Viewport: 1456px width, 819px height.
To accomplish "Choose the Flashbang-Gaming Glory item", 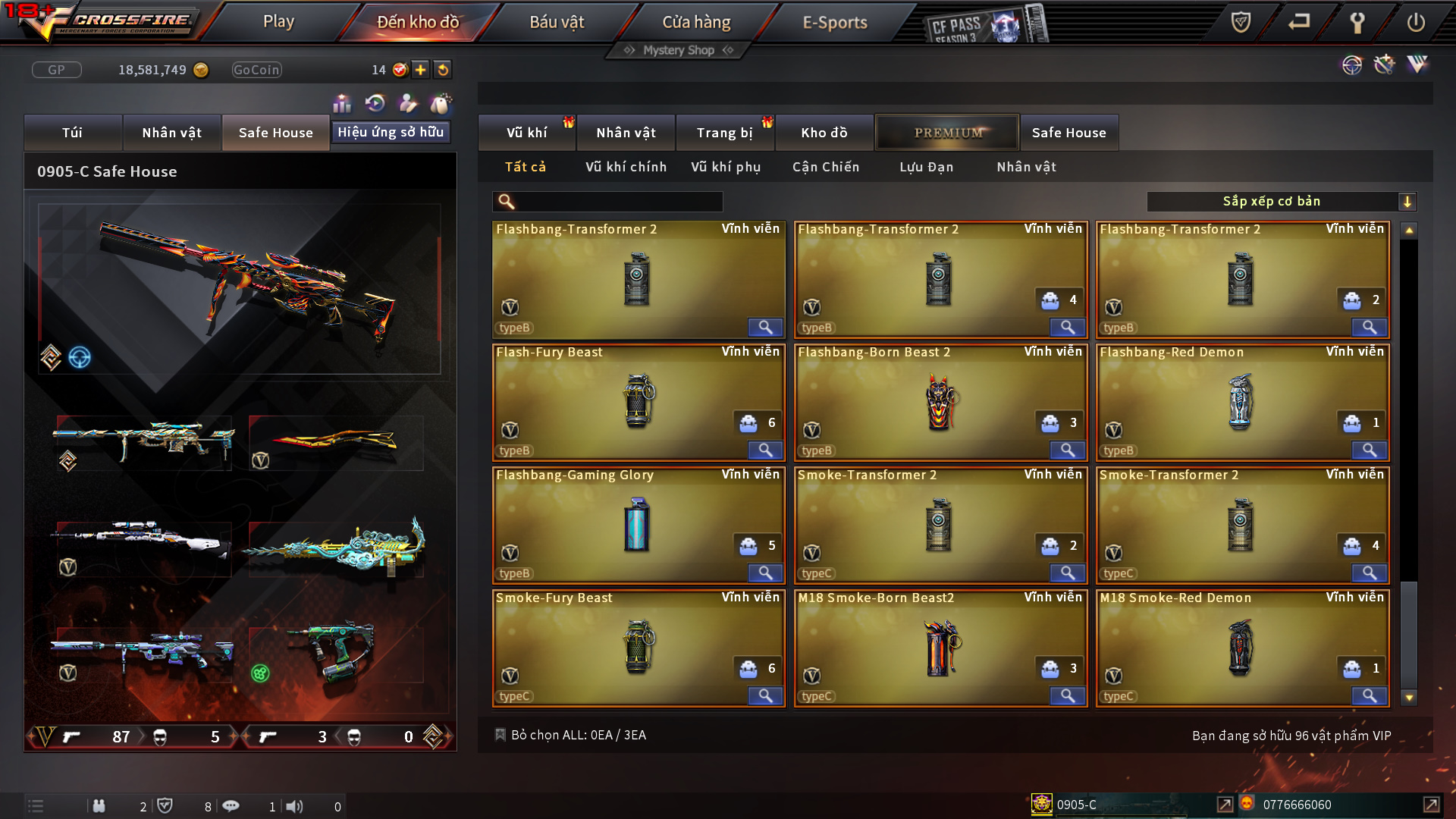I will [x=638, y=525].
